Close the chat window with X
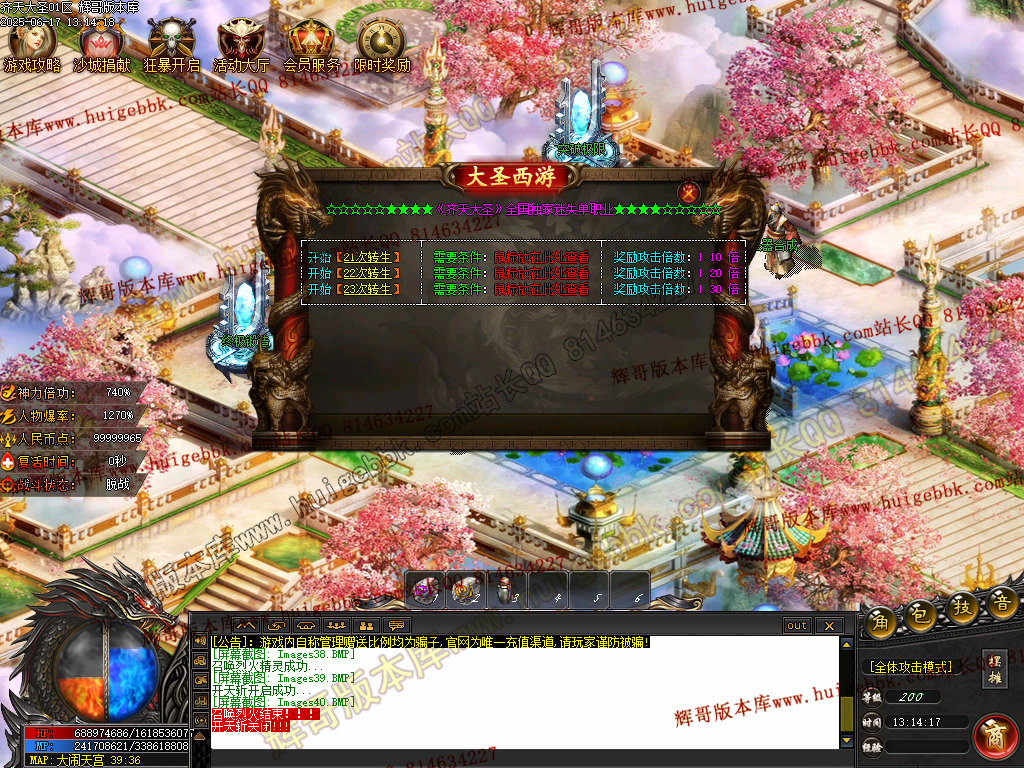Screen dimensions: 1024x768 pos(828,626)
